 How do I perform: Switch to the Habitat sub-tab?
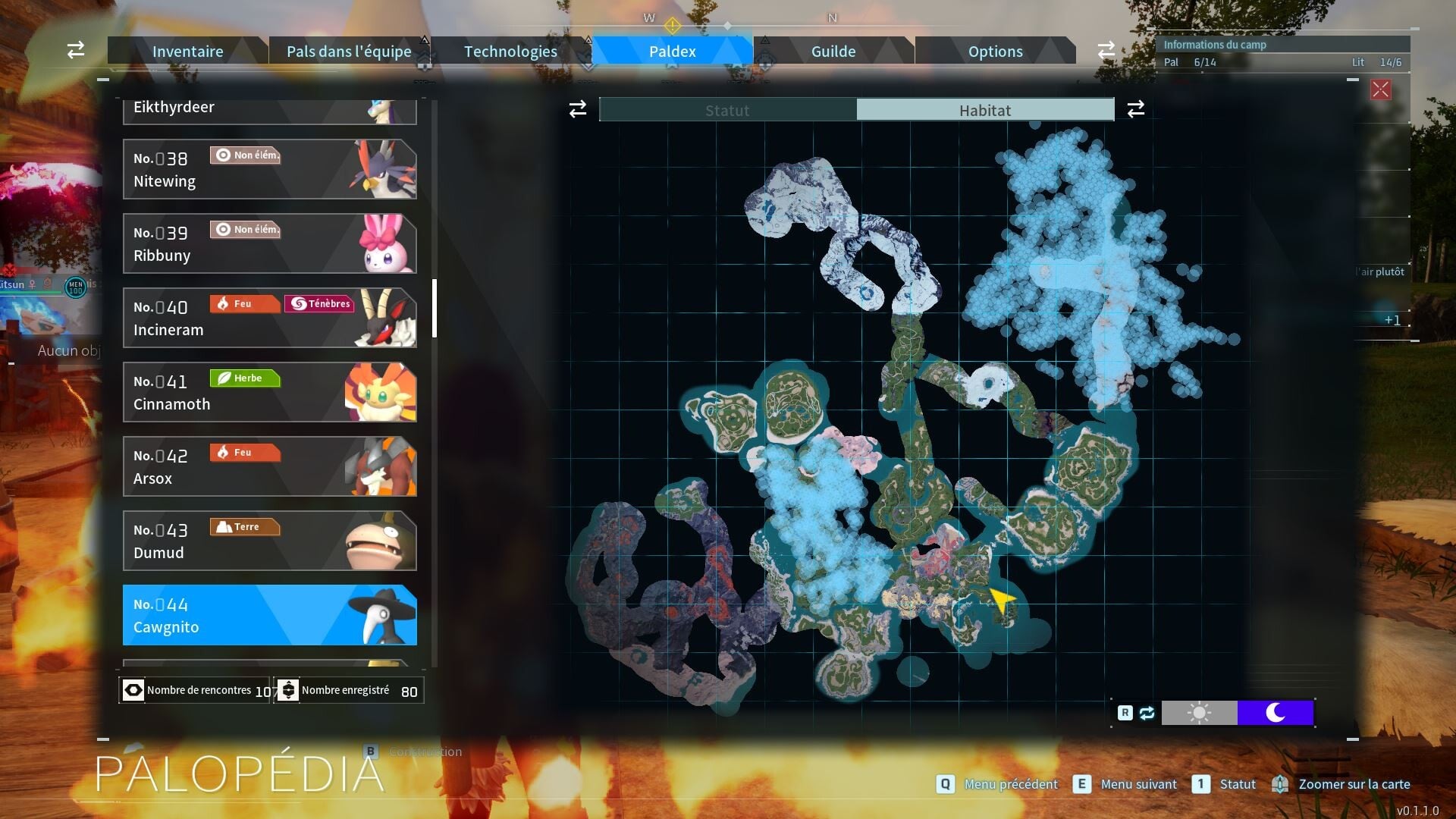coord(984,110)
